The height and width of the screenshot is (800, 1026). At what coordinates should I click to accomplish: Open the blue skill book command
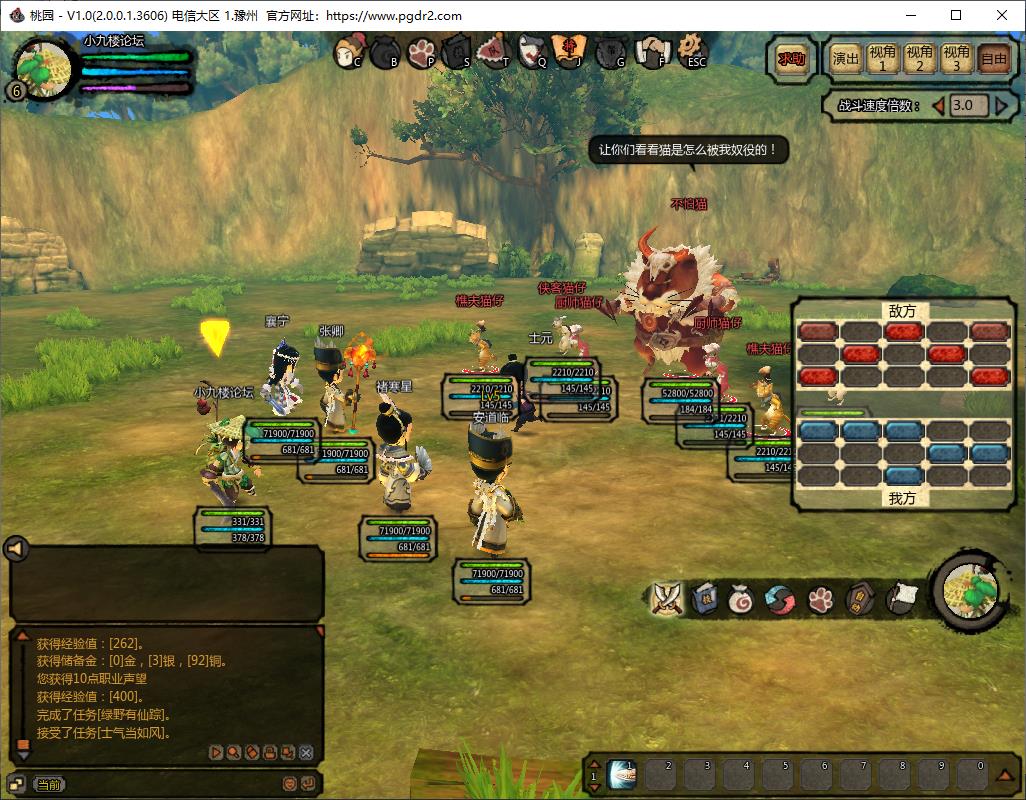(x=704, y=598)
